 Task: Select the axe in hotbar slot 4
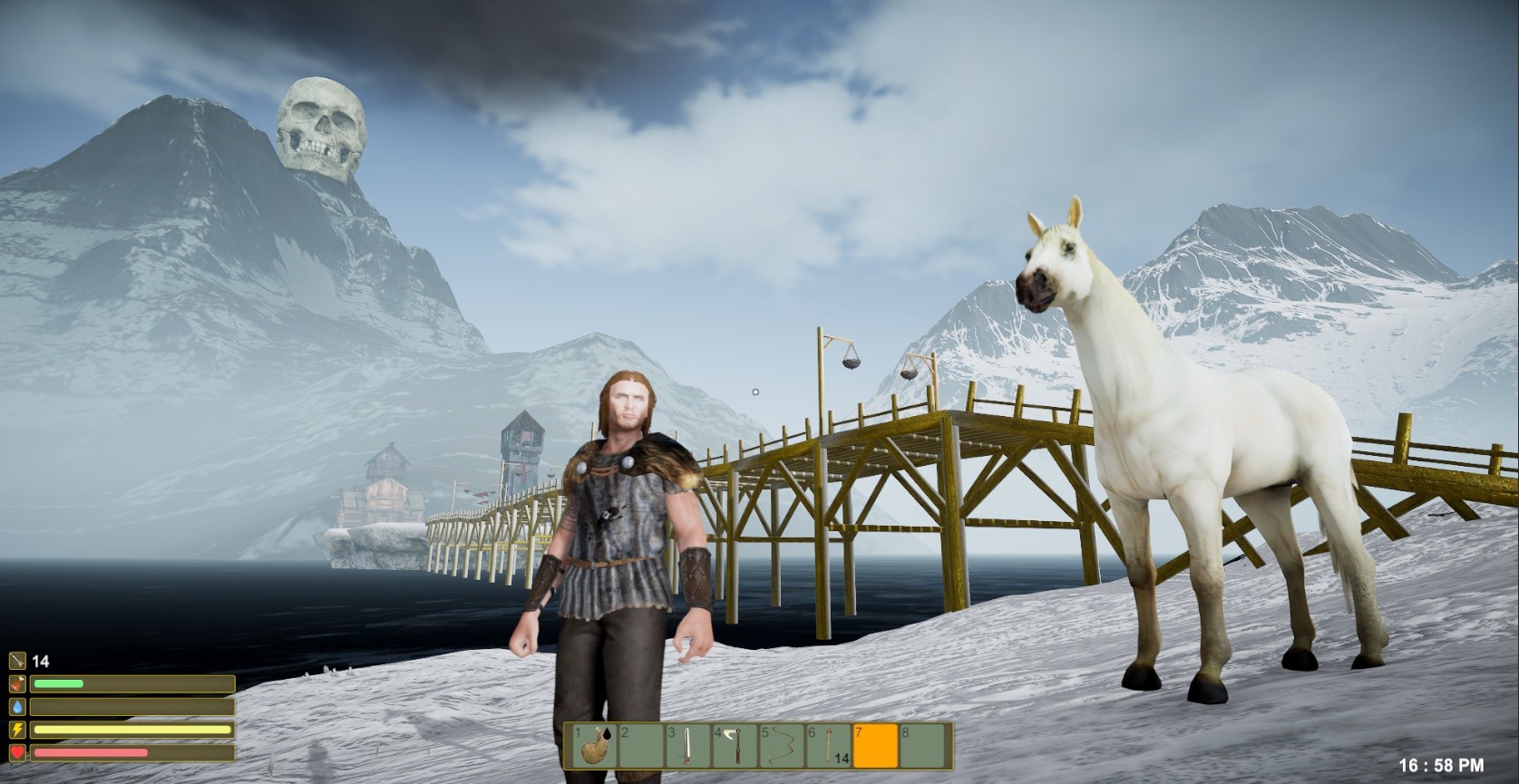click(x=734, y=745)
